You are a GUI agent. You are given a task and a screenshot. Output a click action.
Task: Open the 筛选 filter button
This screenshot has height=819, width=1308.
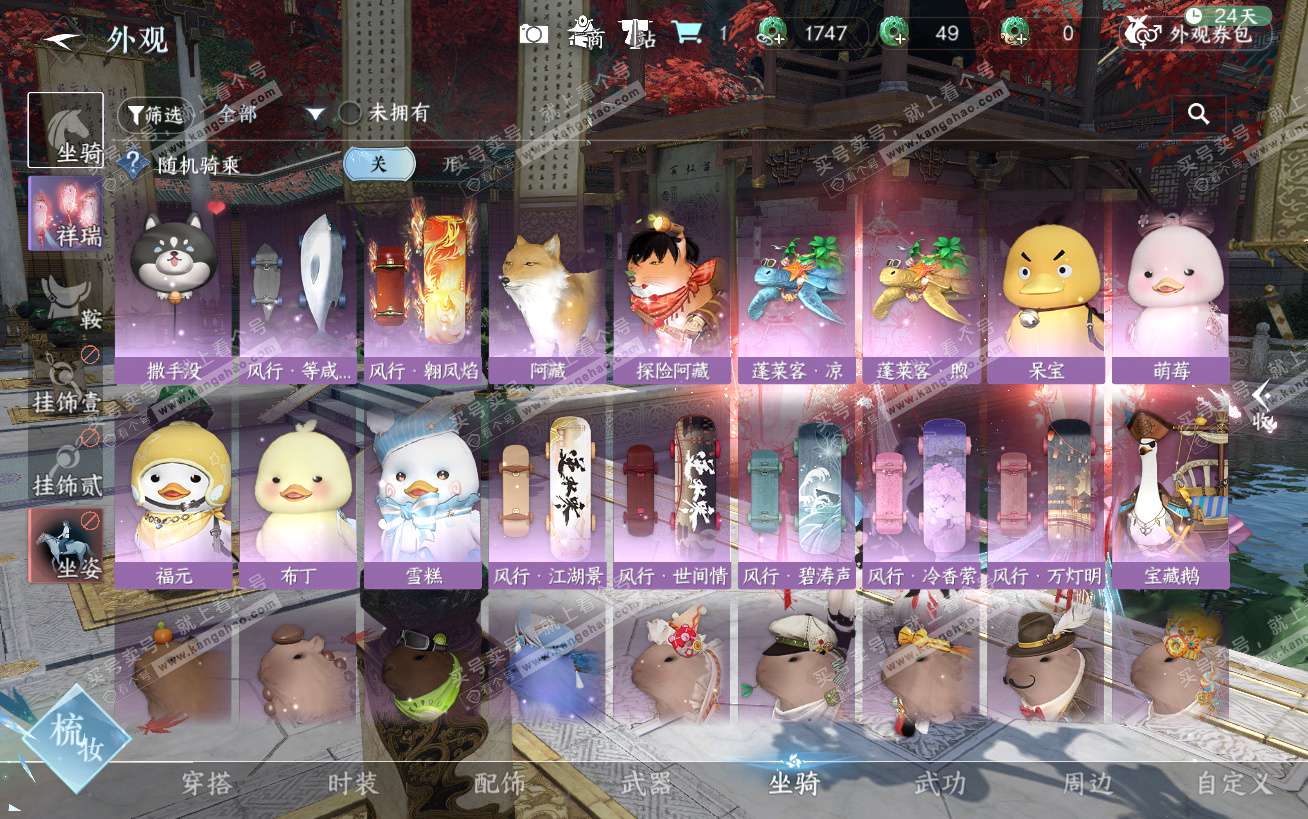coord(155,115)
